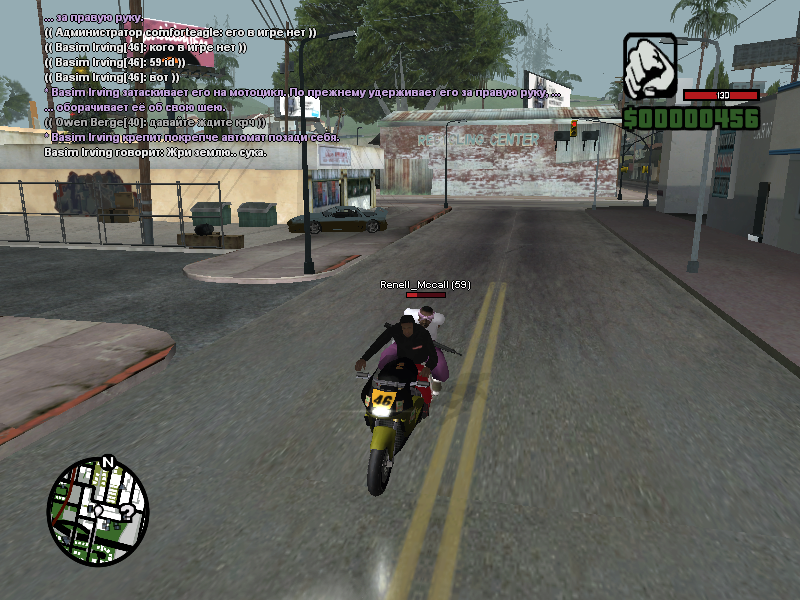Select the fist weapon icon
Screen dimensions: 800x600
click(650, 67)
